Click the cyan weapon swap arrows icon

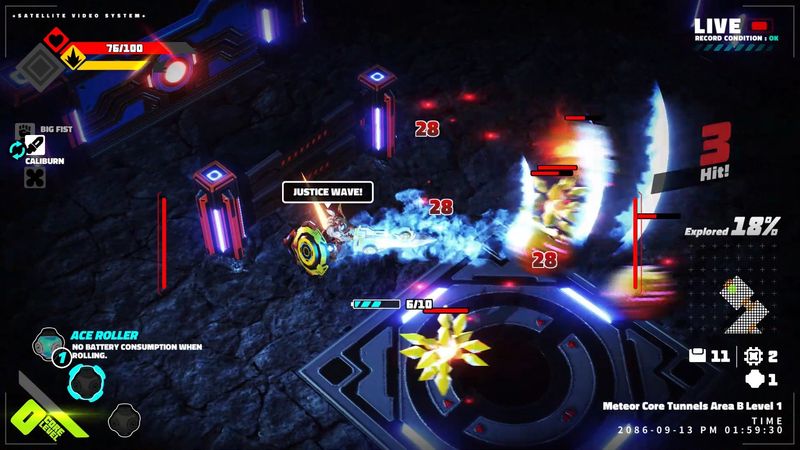click(x=17, y=149)
